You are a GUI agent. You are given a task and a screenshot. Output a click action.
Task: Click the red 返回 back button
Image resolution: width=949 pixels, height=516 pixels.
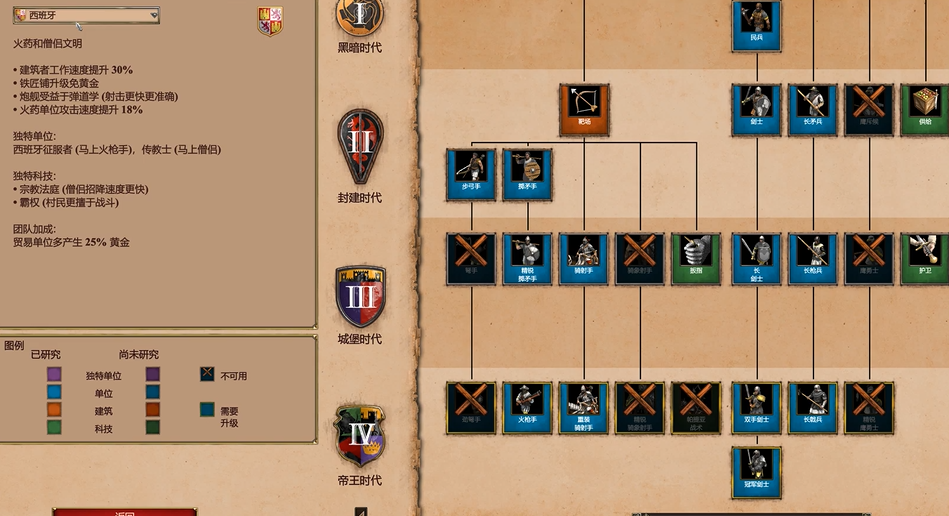(125, 511)
